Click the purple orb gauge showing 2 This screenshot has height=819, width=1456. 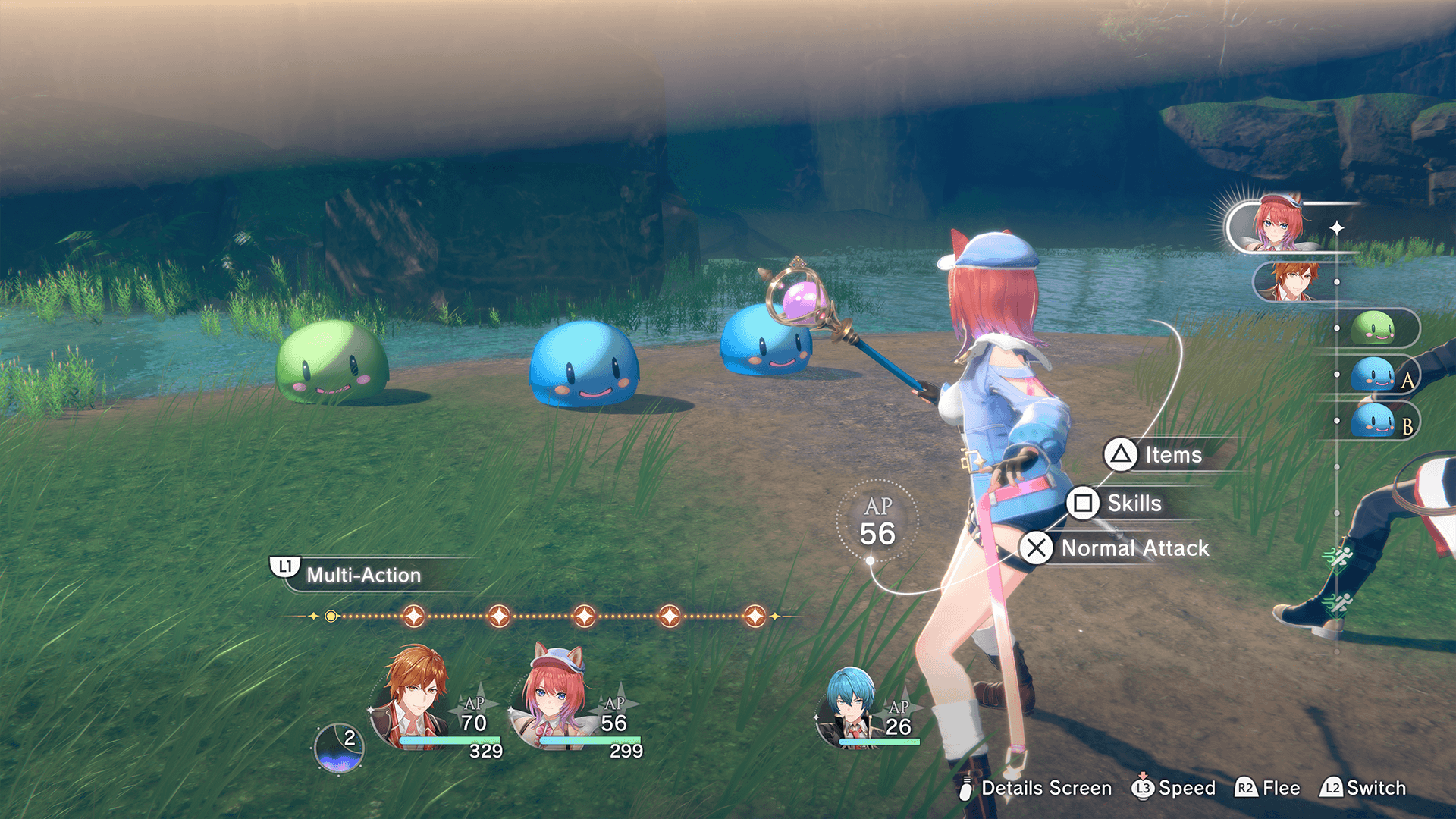click(x=339, y=748)
